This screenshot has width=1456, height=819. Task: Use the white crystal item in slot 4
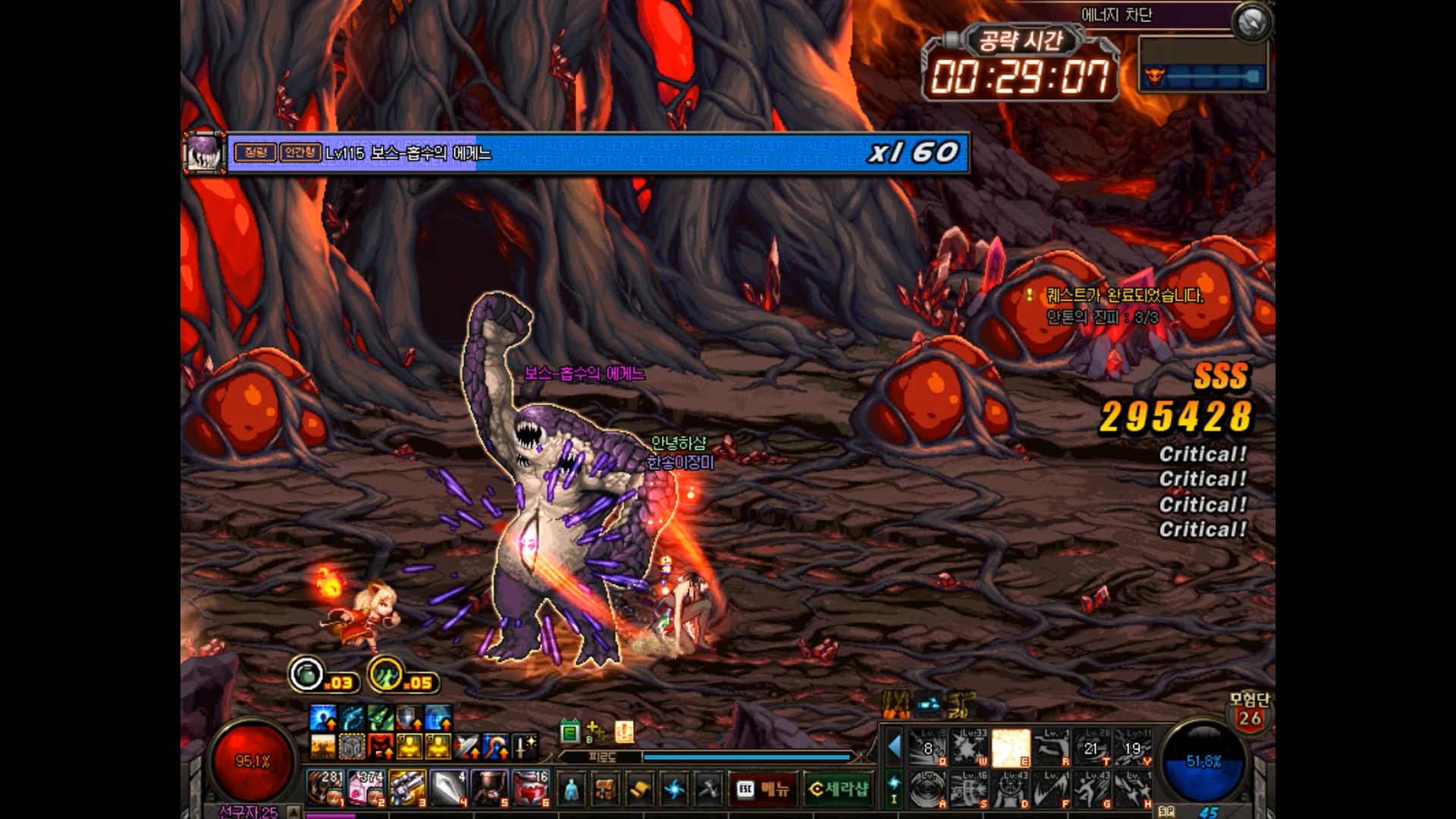(448, 787)
